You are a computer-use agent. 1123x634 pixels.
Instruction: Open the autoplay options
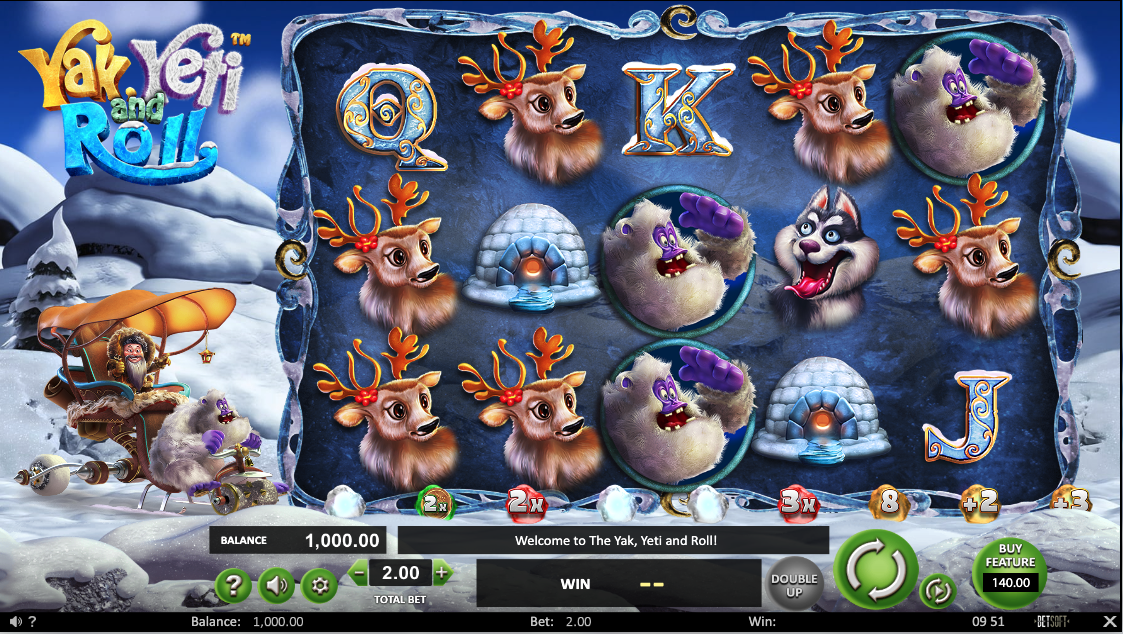click(937, 591)
